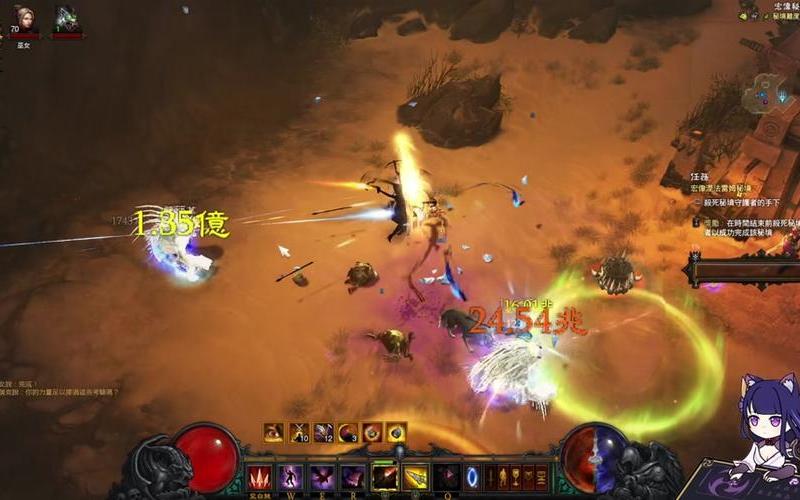This screenshot has height=500, width=800.
Task: Check the buff icon showing 12 stacks
Action: pyautogui.click(x=324, y=432)
